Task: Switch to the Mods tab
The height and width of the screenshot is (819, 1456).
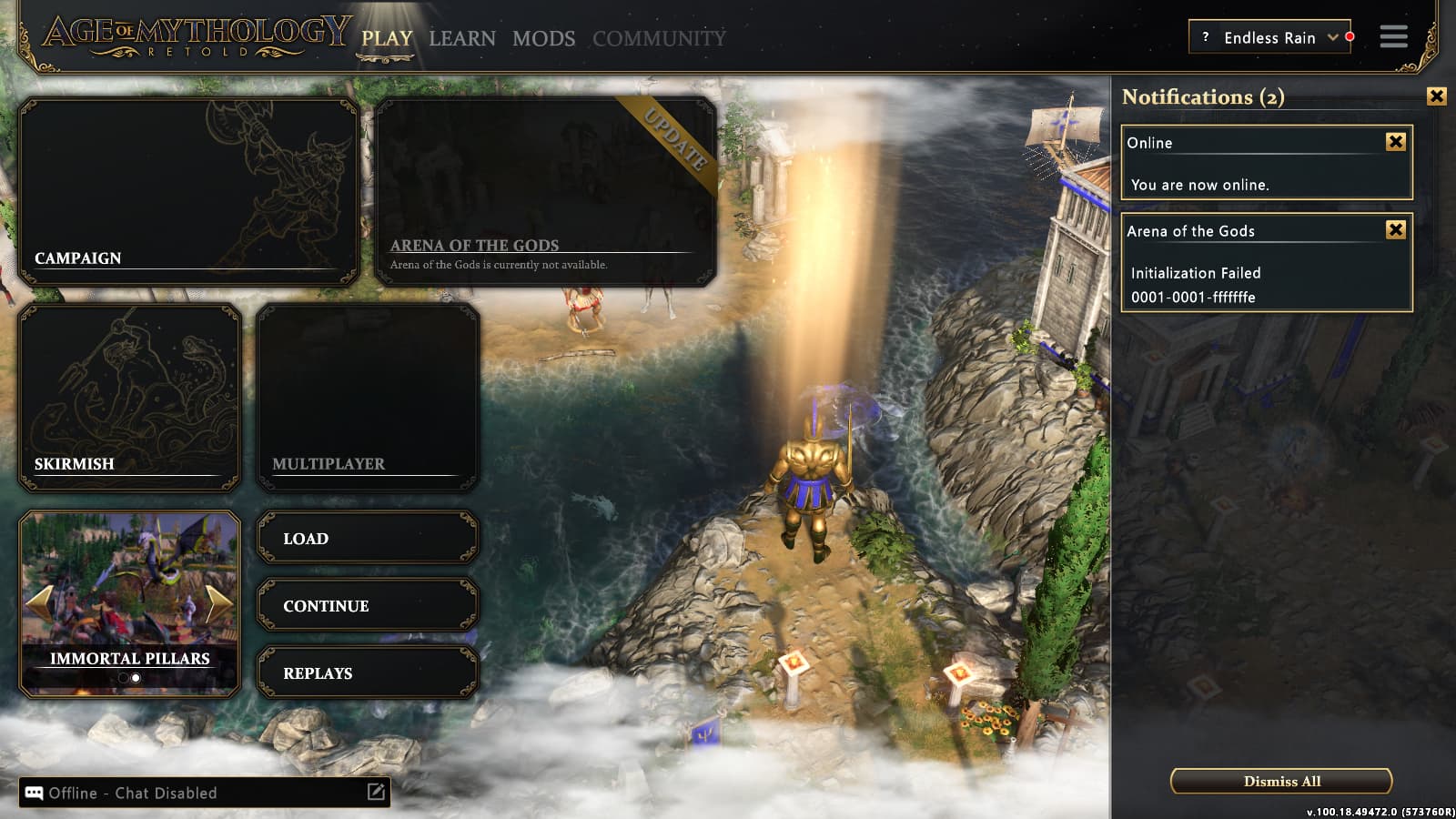Action: coord(543,38)
